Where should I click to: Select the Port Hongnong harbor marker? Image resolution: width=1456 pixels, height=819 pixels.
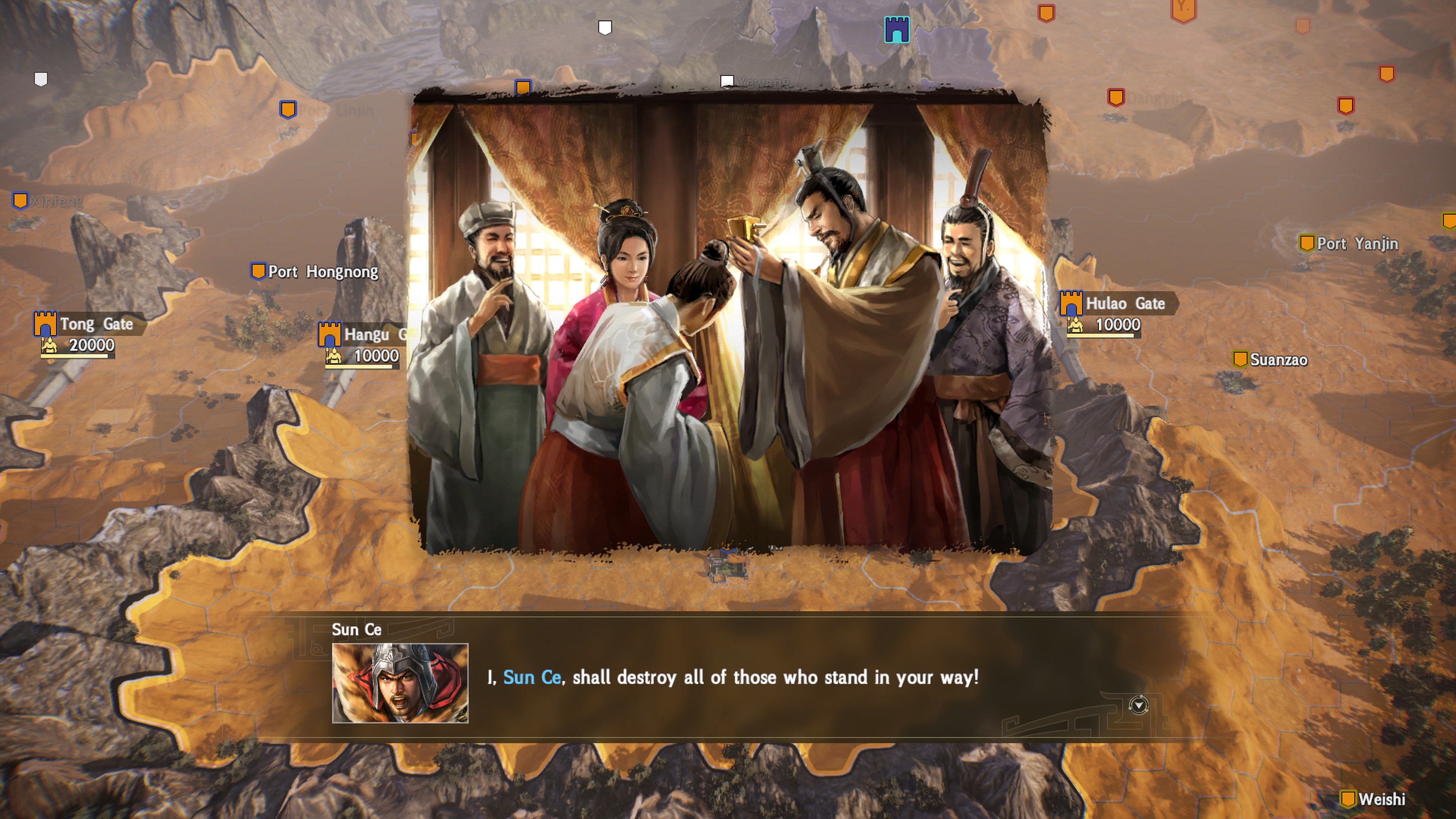[258, 272]
